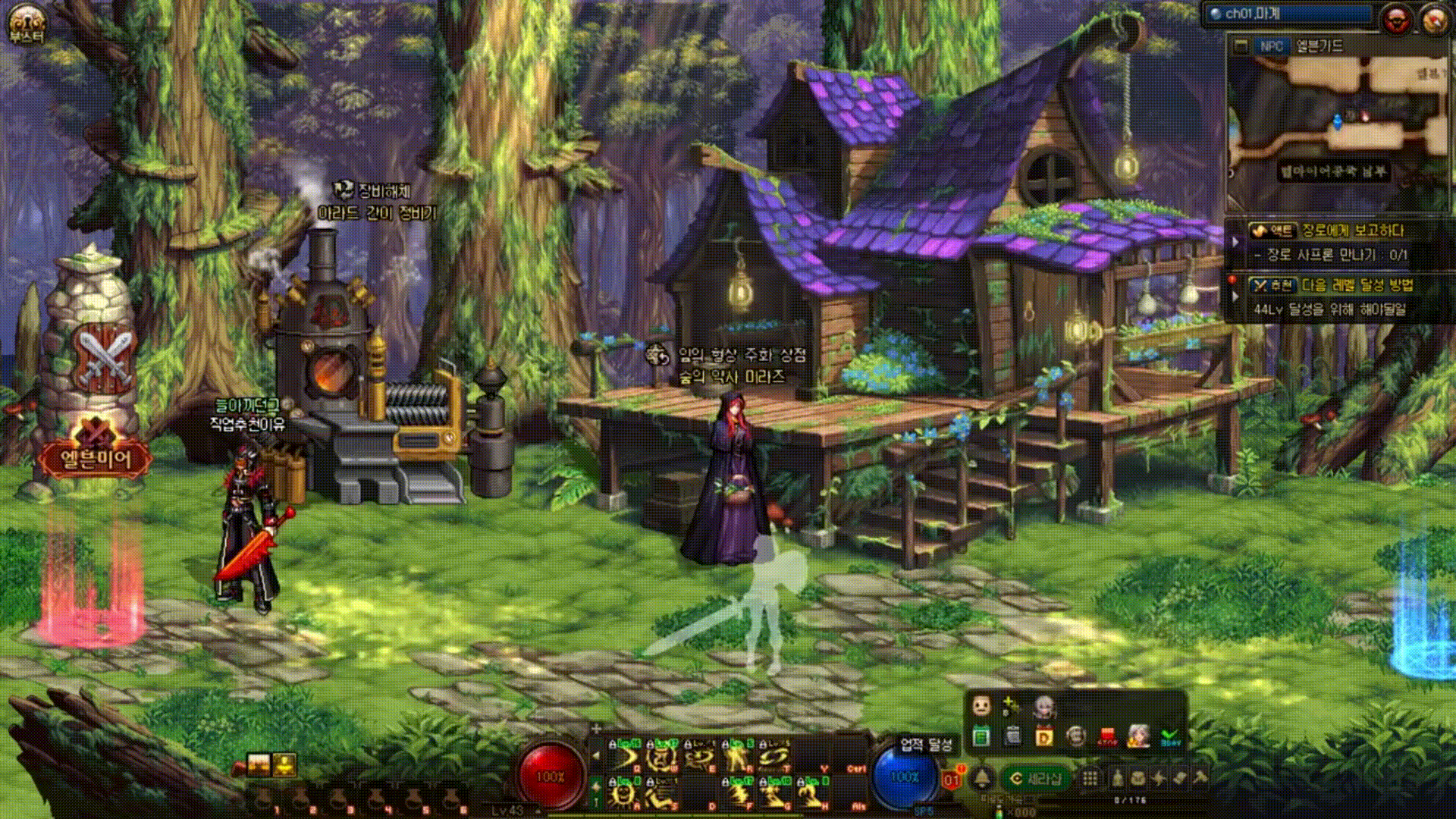The height and width of the screenshot is (819, 1456).
Task: Open the compass icon by the channel bar
Action: click(x=1434, y=20)
